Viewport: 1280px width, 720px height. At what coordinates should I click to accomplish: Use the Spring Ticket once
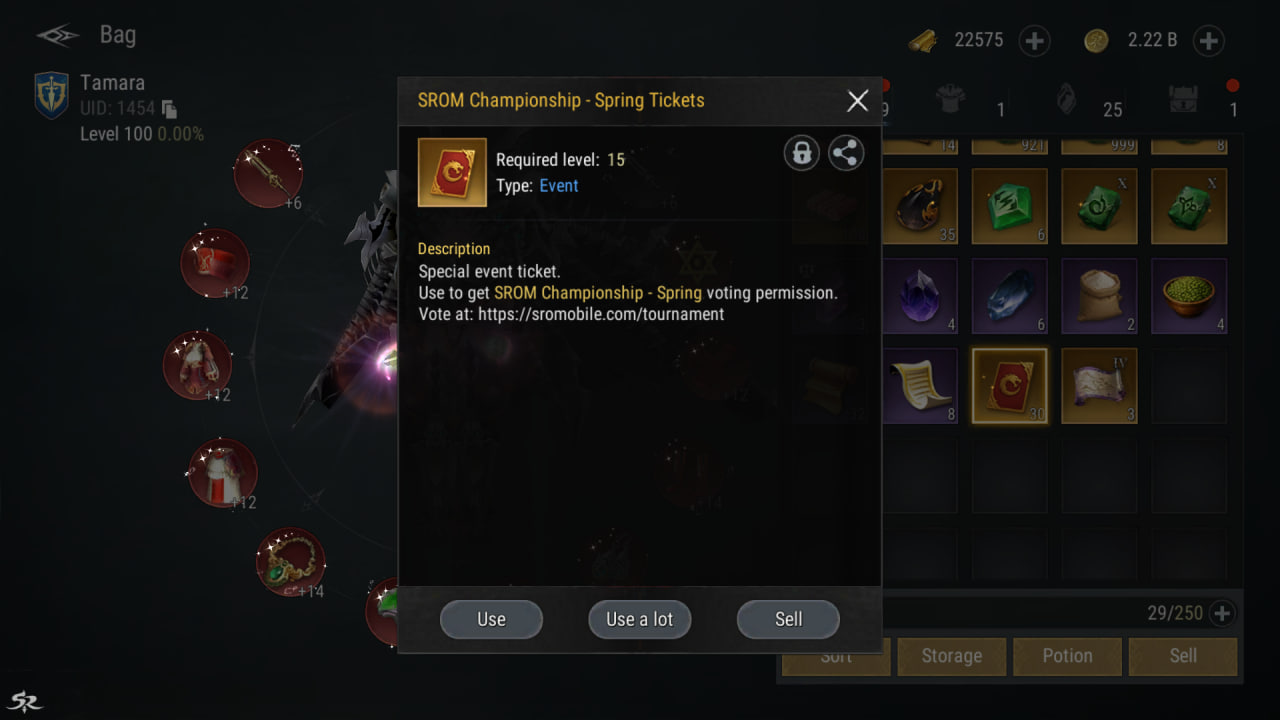(x=491, y=619)
